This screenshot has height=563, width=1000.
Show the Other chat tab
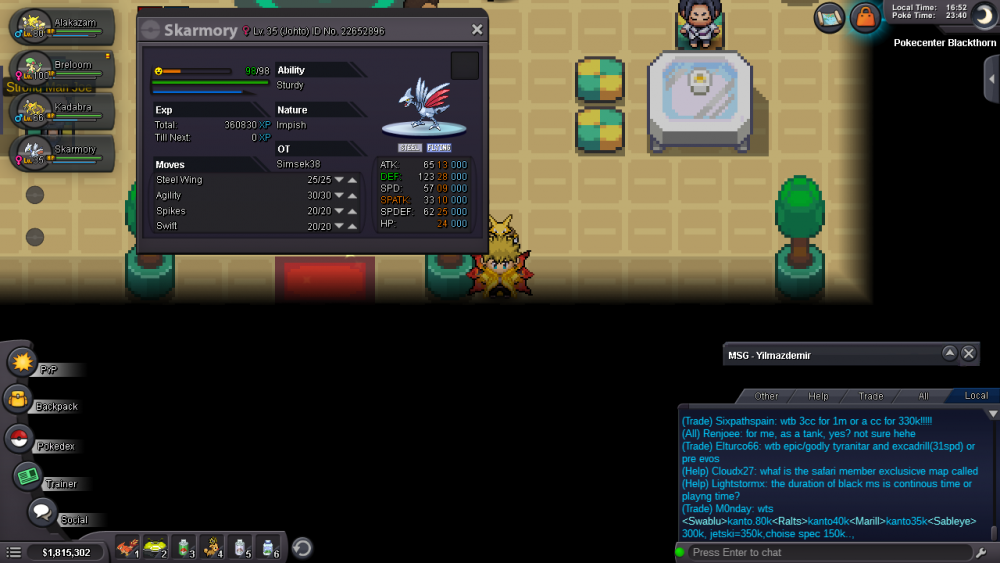pos(766,396)
